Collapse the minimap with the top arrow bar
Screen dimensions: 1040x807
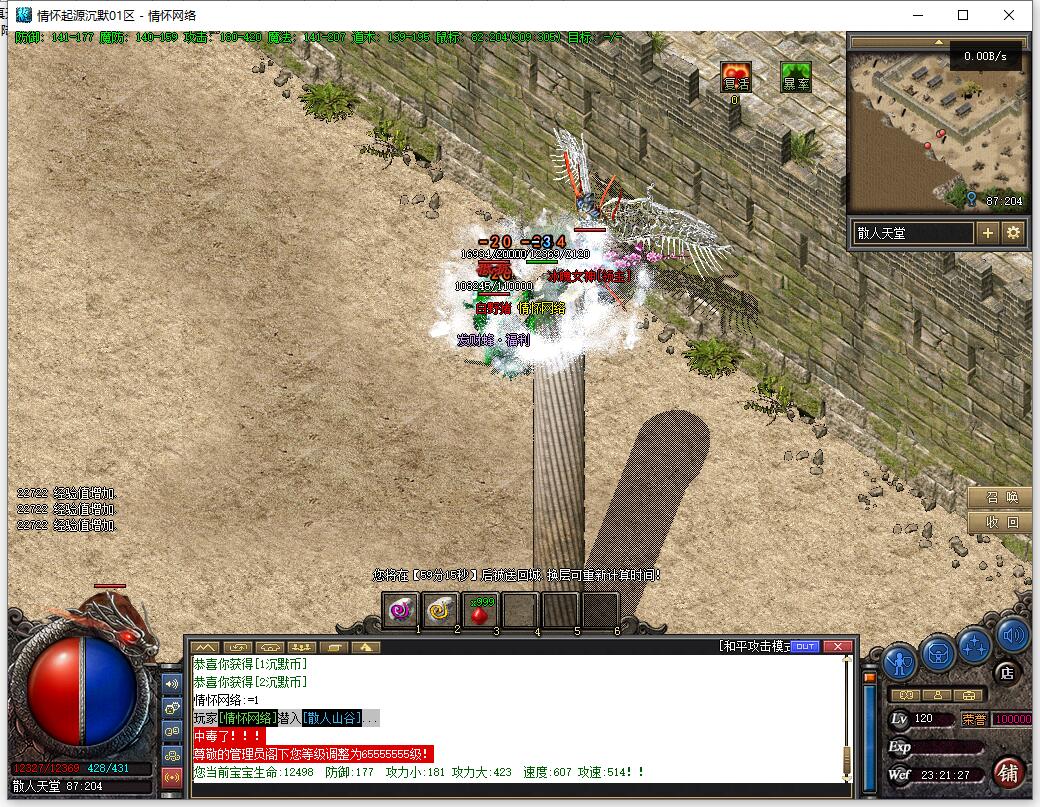pyautogui.click(x=938, y=43)
